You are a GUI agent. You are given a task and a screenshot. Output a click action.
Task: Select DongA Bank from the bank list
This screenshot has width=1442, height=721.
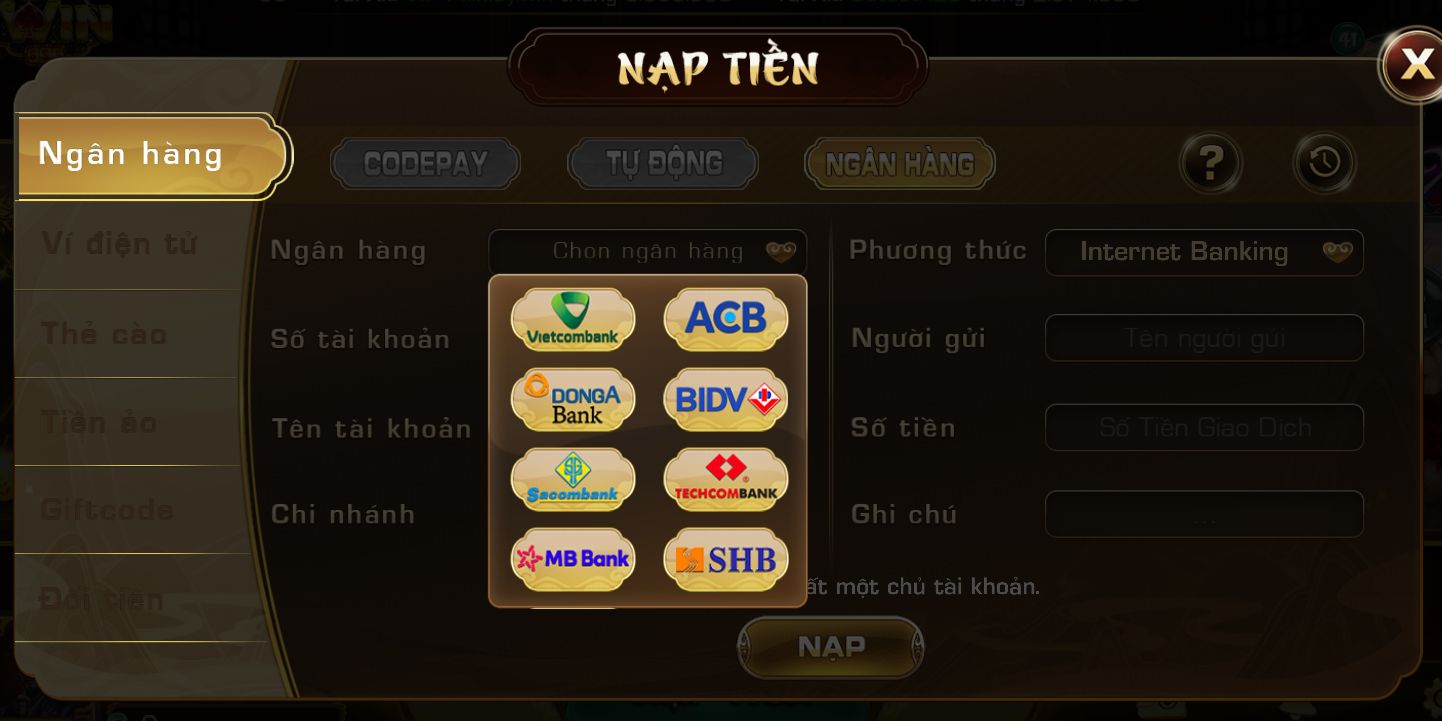[x=572, y=399]
